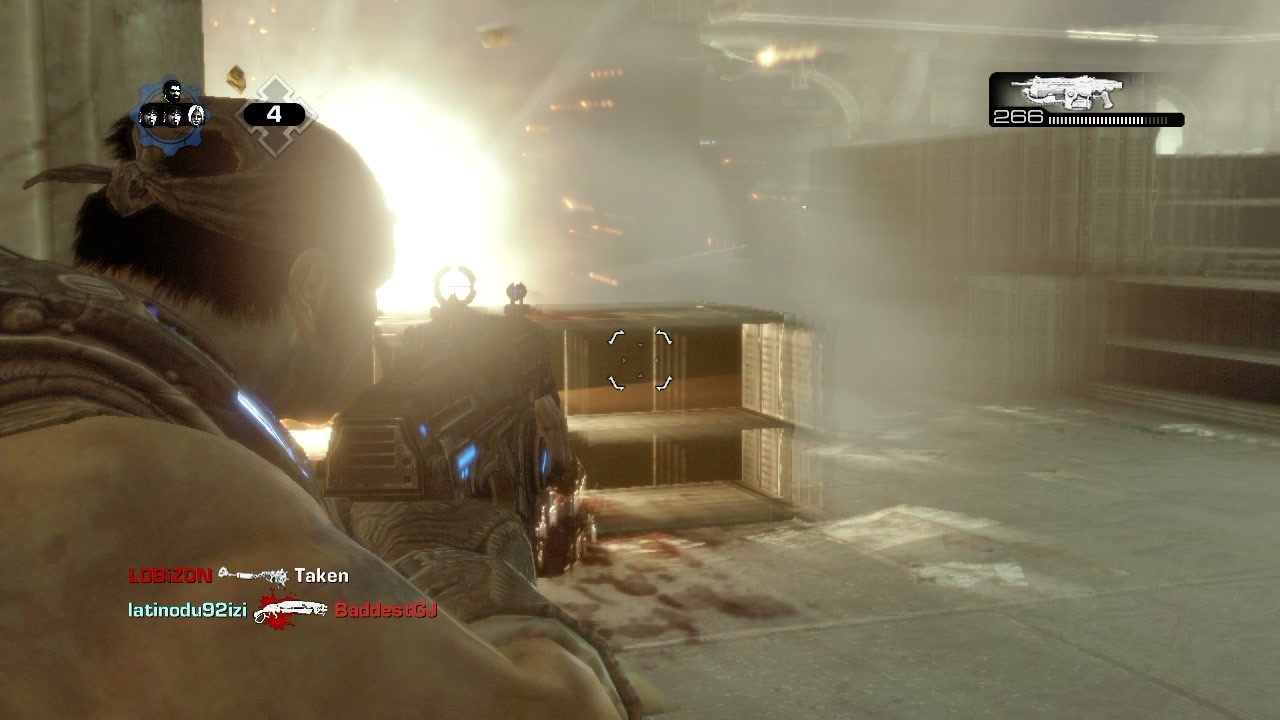Select the round counter showing 4
Viewport: 1280px width, 720px height.
tap(276, 114)
